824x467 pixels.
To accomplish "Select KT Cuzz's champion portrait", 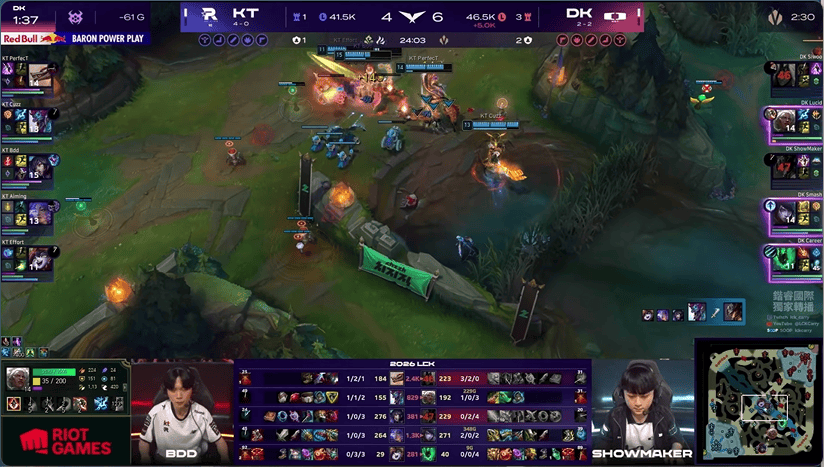I will [40, 122].
